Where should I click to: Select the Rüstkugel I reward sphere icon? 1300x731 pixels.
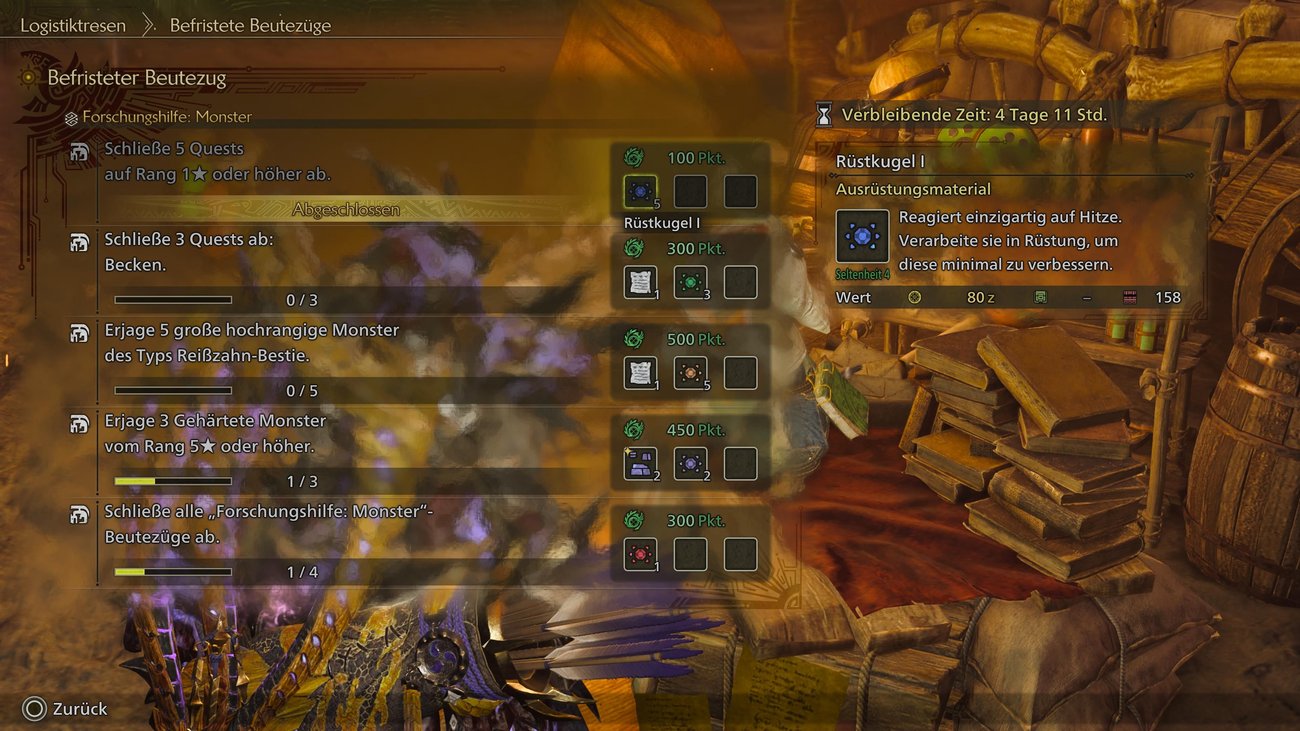click(640, 191)
